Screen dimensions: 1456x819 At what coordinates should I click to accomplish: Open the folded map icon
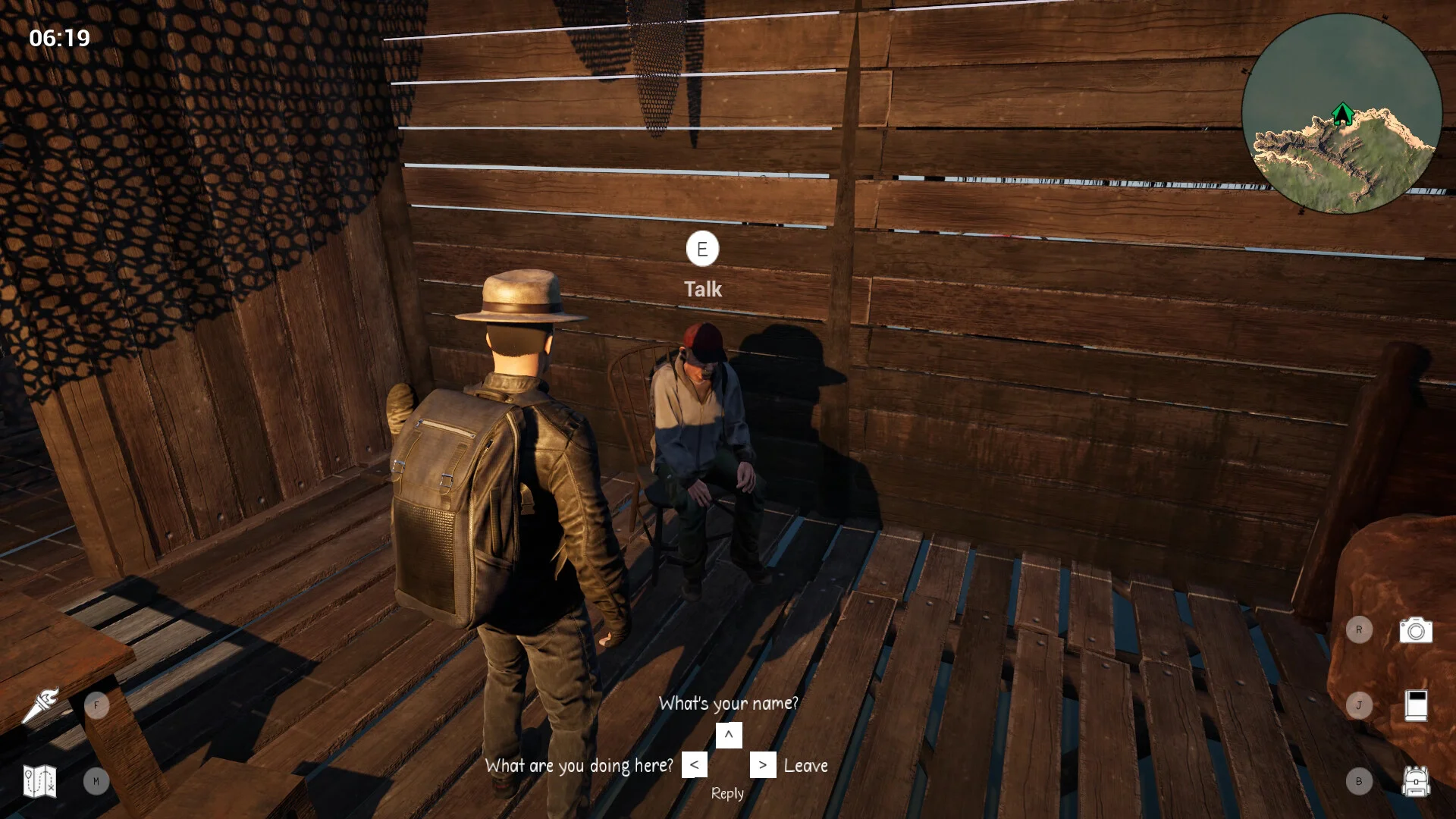pyautogui.click(x=39, y=781)
